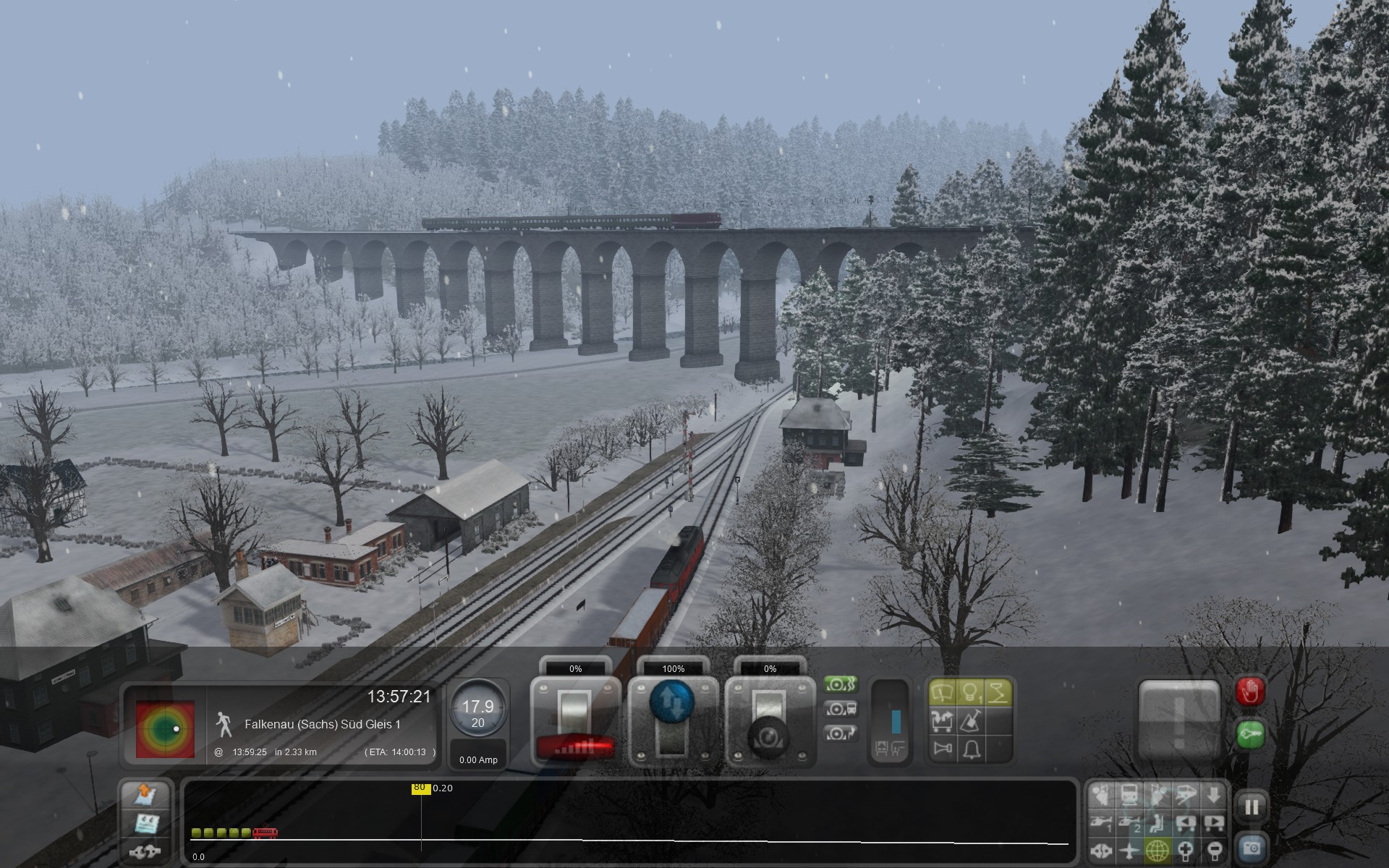1389x868 pixels.
Task: Pause the game with the pause button
Action: 1252,807
